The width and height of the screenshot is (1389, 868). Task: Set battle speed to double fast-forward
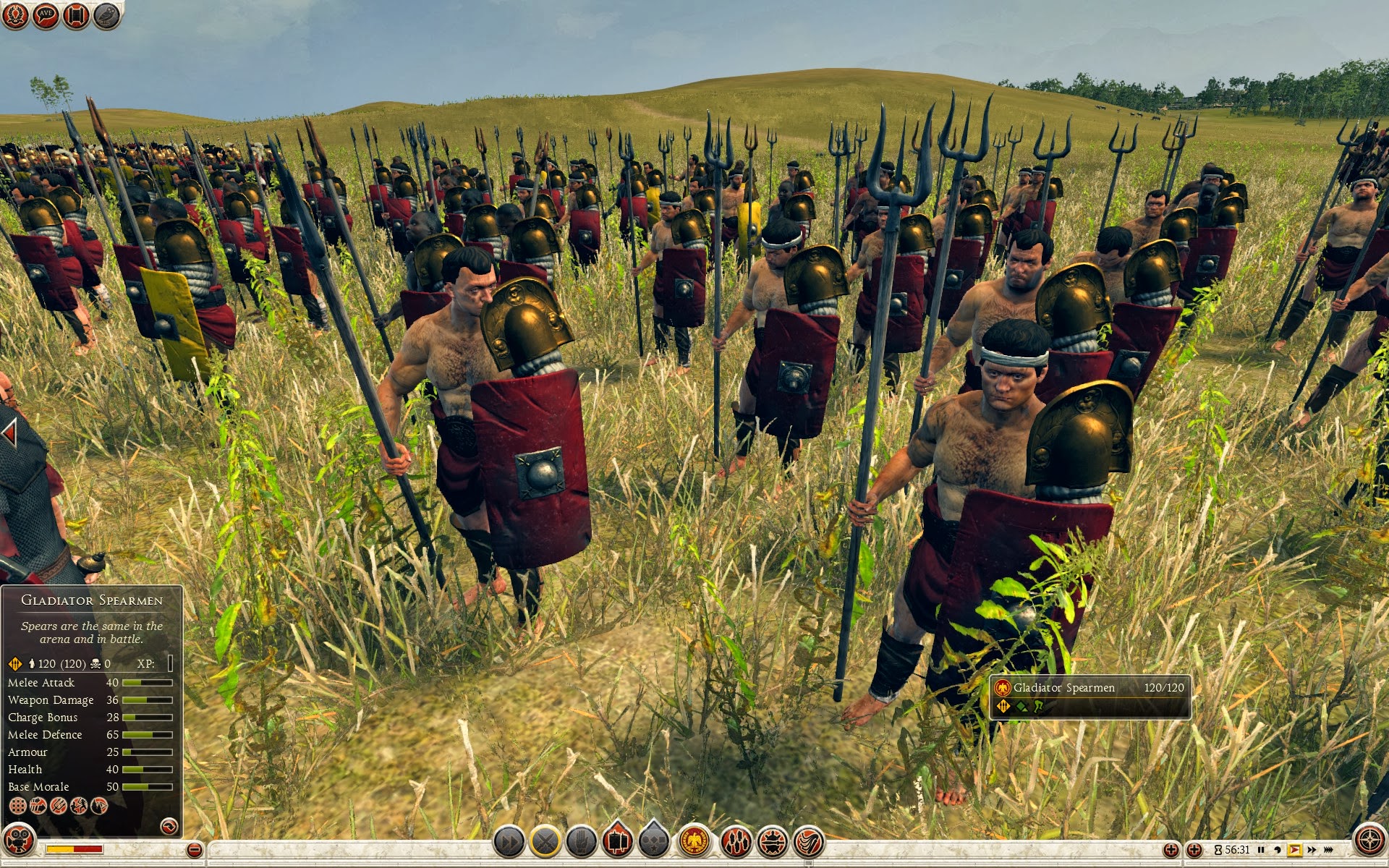tap(1312, 849)
